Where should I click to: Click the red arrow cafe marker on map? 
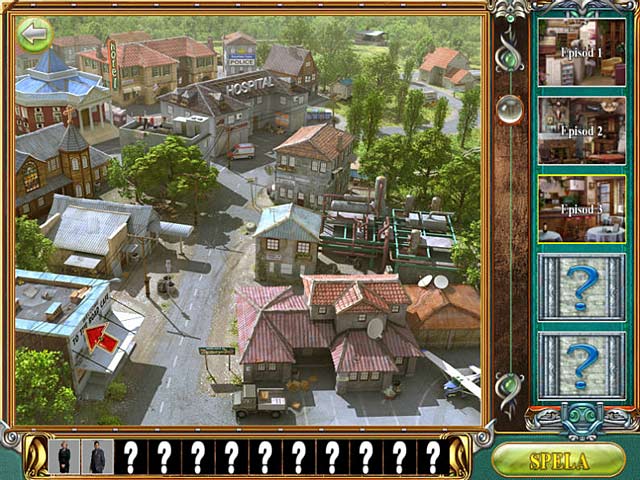(102, 338)
